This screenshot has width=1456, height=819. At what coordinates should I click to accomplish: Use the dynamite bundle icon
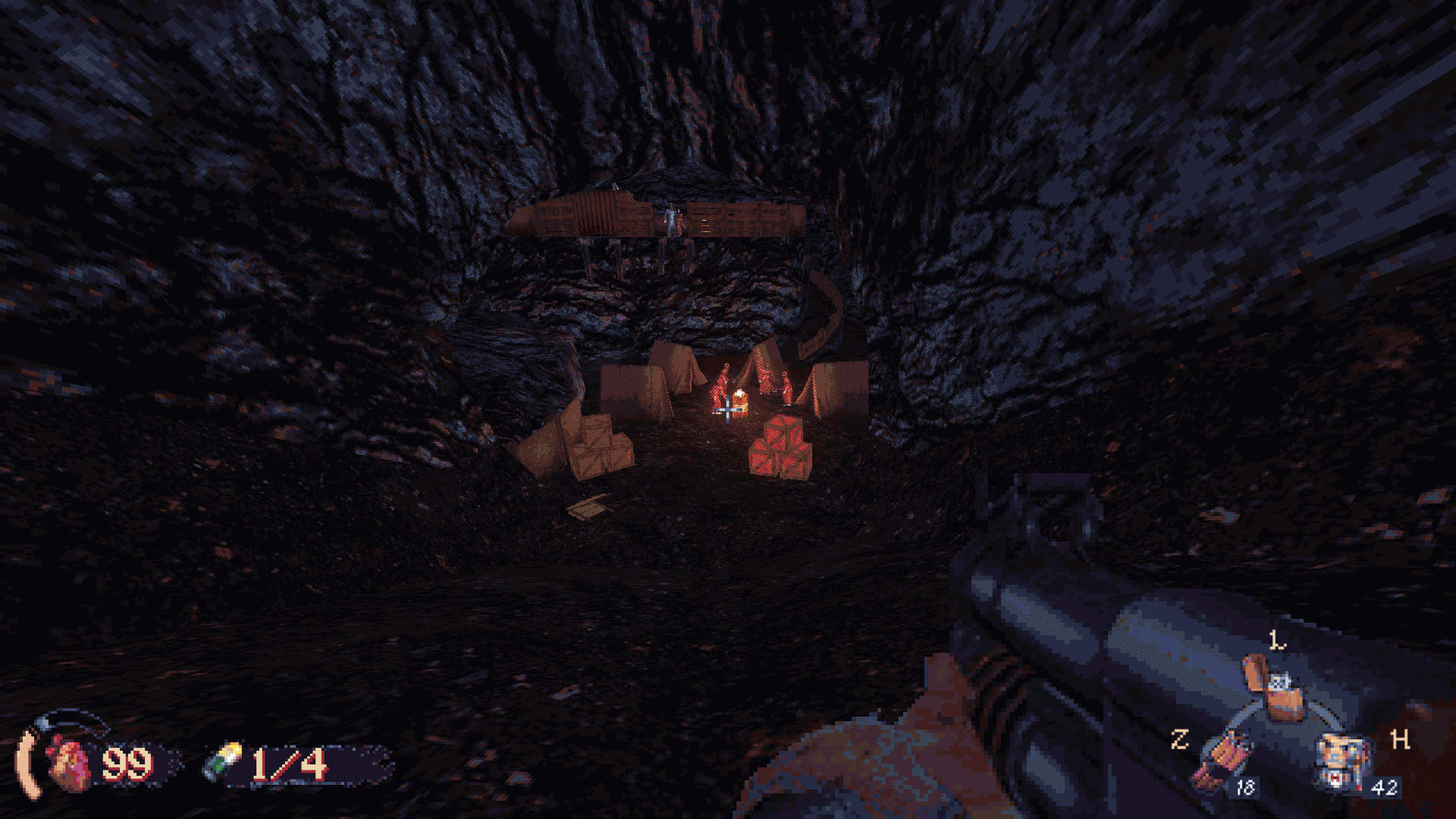1220,761
